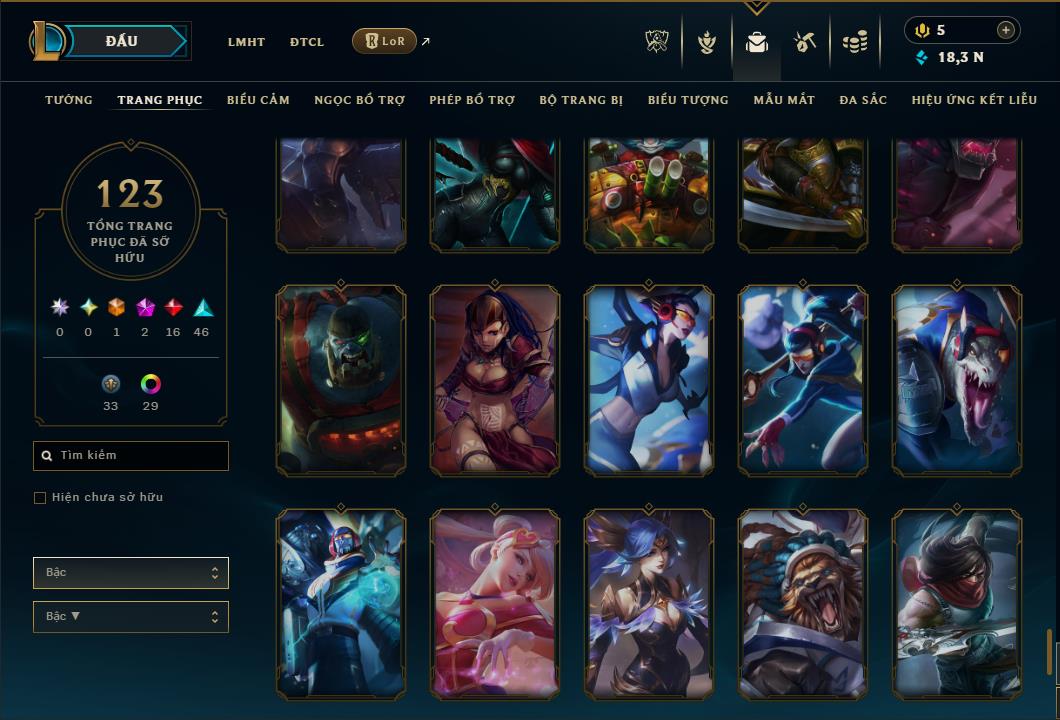Open the first Bậc dropdown
Image resolution: width=1060 pixels, height=720 pixels.
click(131, 573)
